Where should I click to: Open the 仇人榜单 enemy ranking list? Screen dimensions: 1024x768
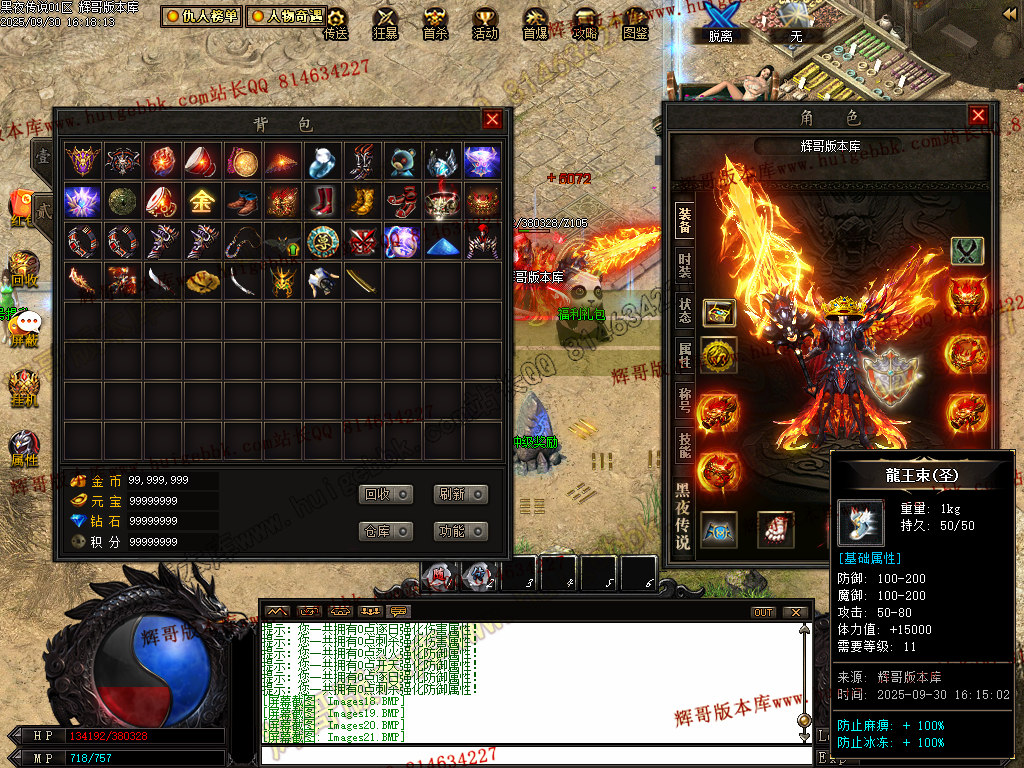tap(202, 16)
